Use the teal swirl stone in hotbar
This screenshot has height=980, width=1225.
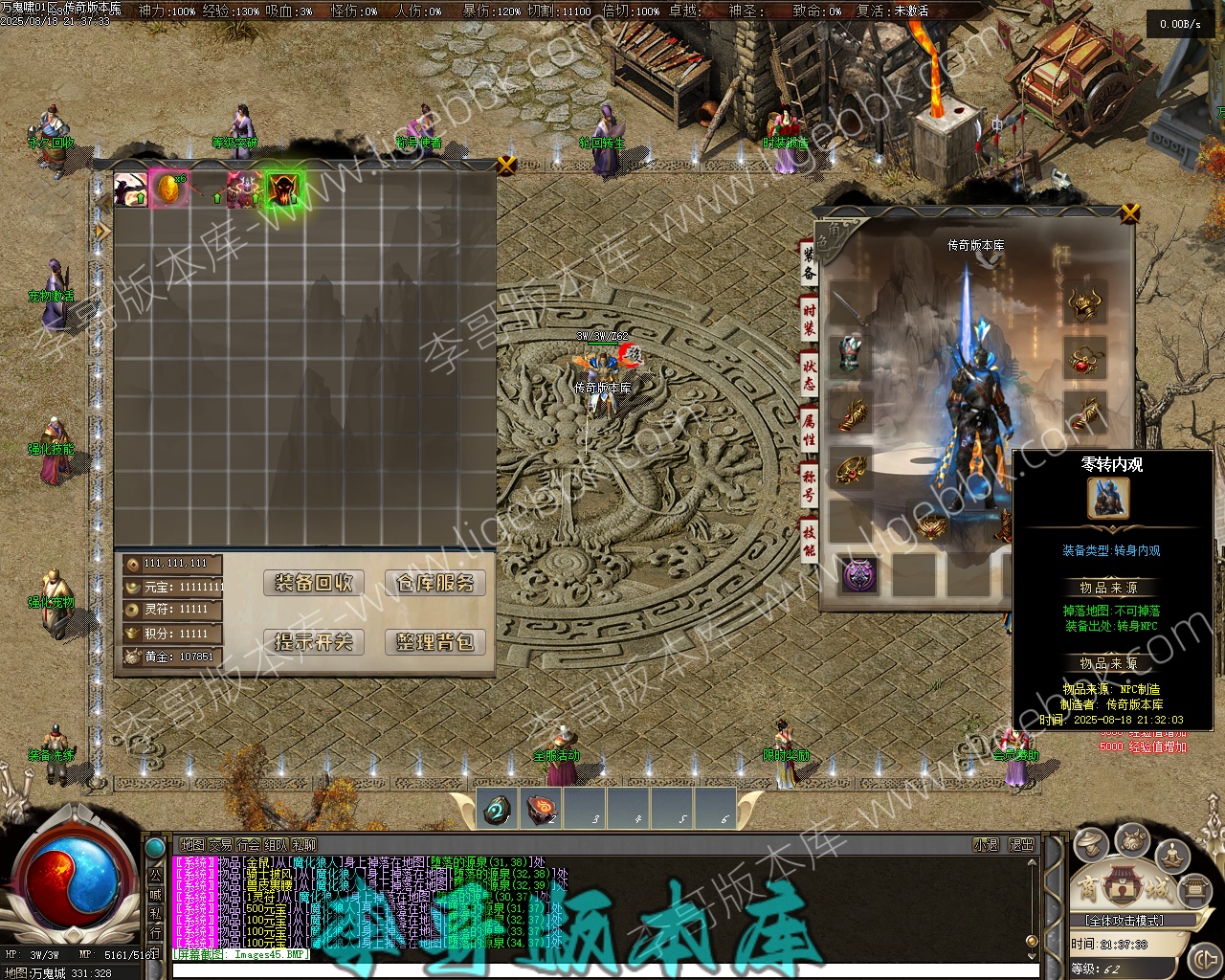(x=497, y=811)
